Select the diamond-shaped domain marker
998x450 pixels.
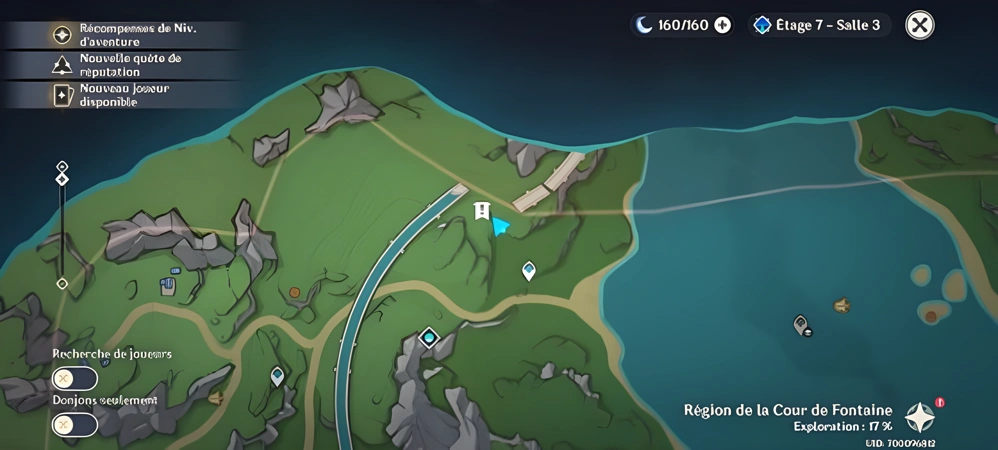[x=429, y=338]
